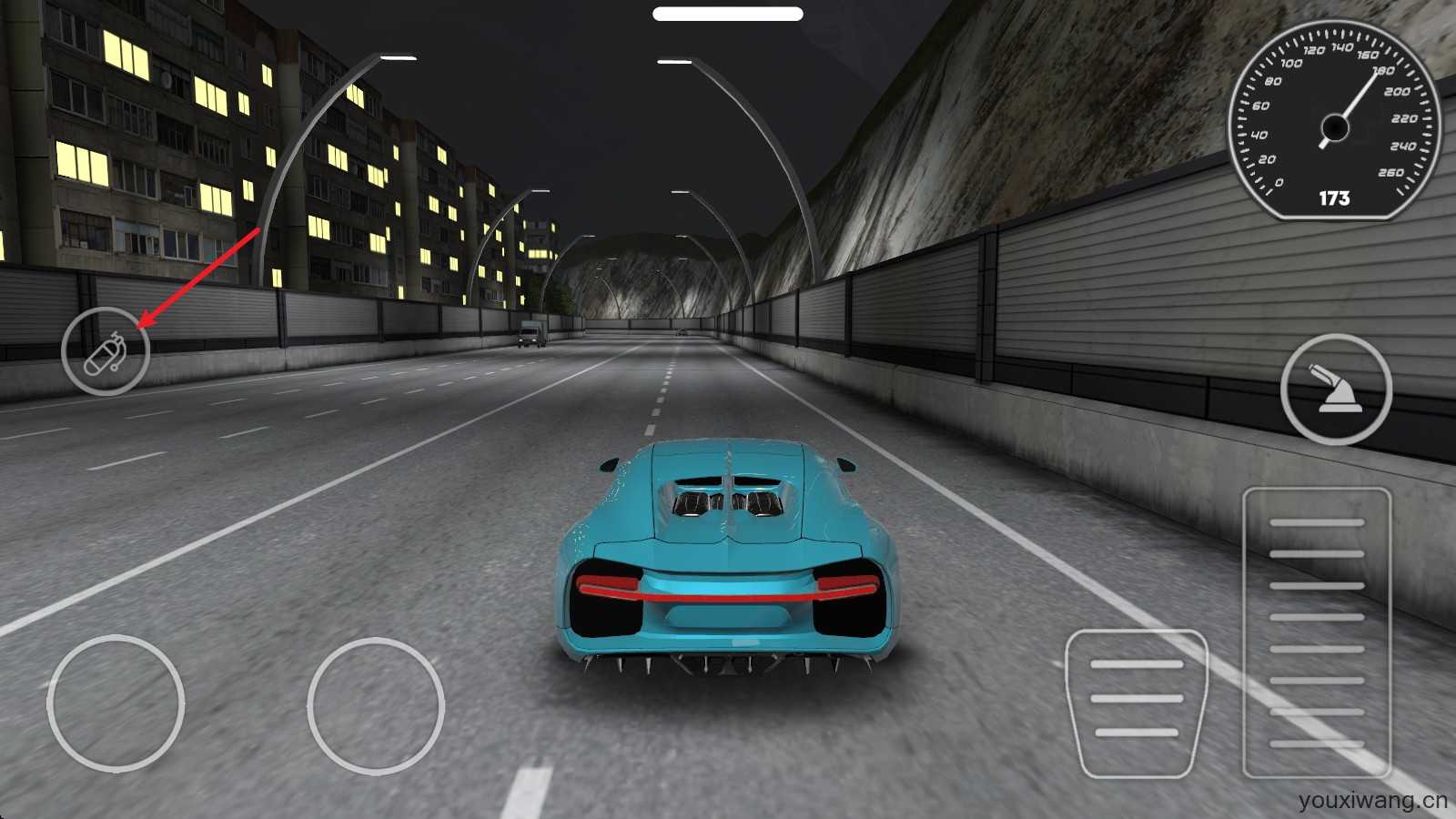Activate the nitro boost bottle button

pyautogui.click(x=106, y=351)
